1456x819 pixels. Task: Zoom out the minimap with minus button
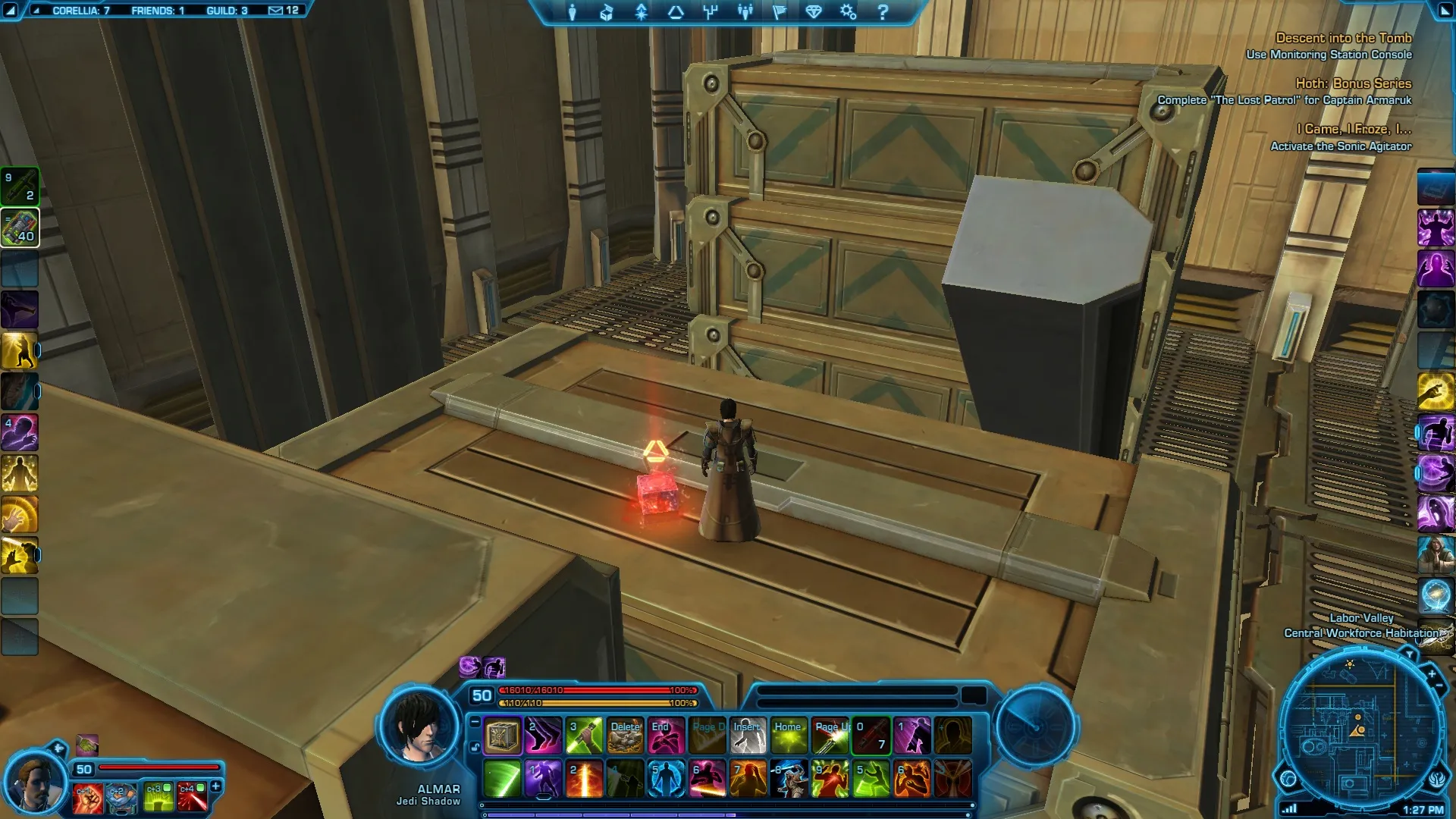pos(1439,686)
